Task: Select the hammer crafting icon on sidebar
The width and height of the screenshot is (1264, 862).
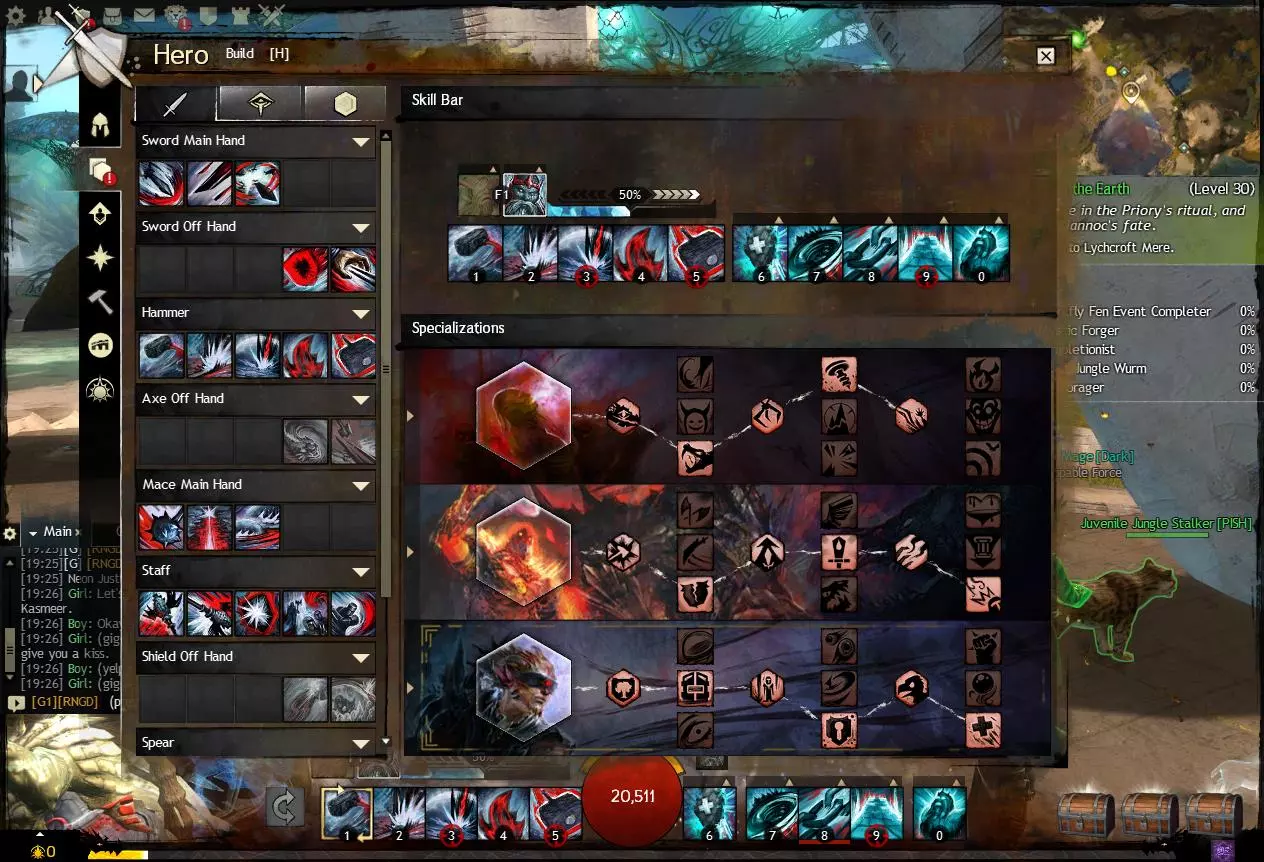Action: coord(100,302)
